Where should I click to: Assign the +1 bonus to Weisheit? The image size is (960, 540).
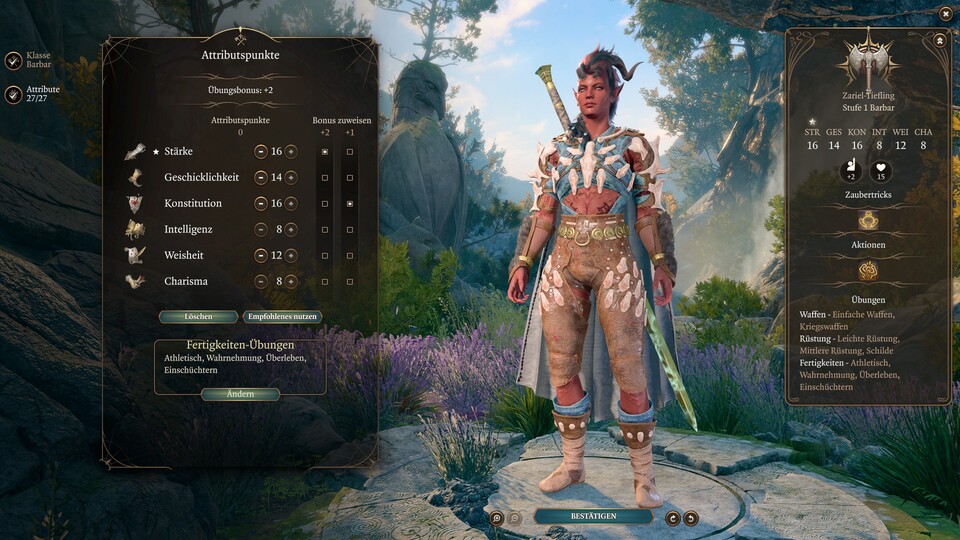(349, 256)
